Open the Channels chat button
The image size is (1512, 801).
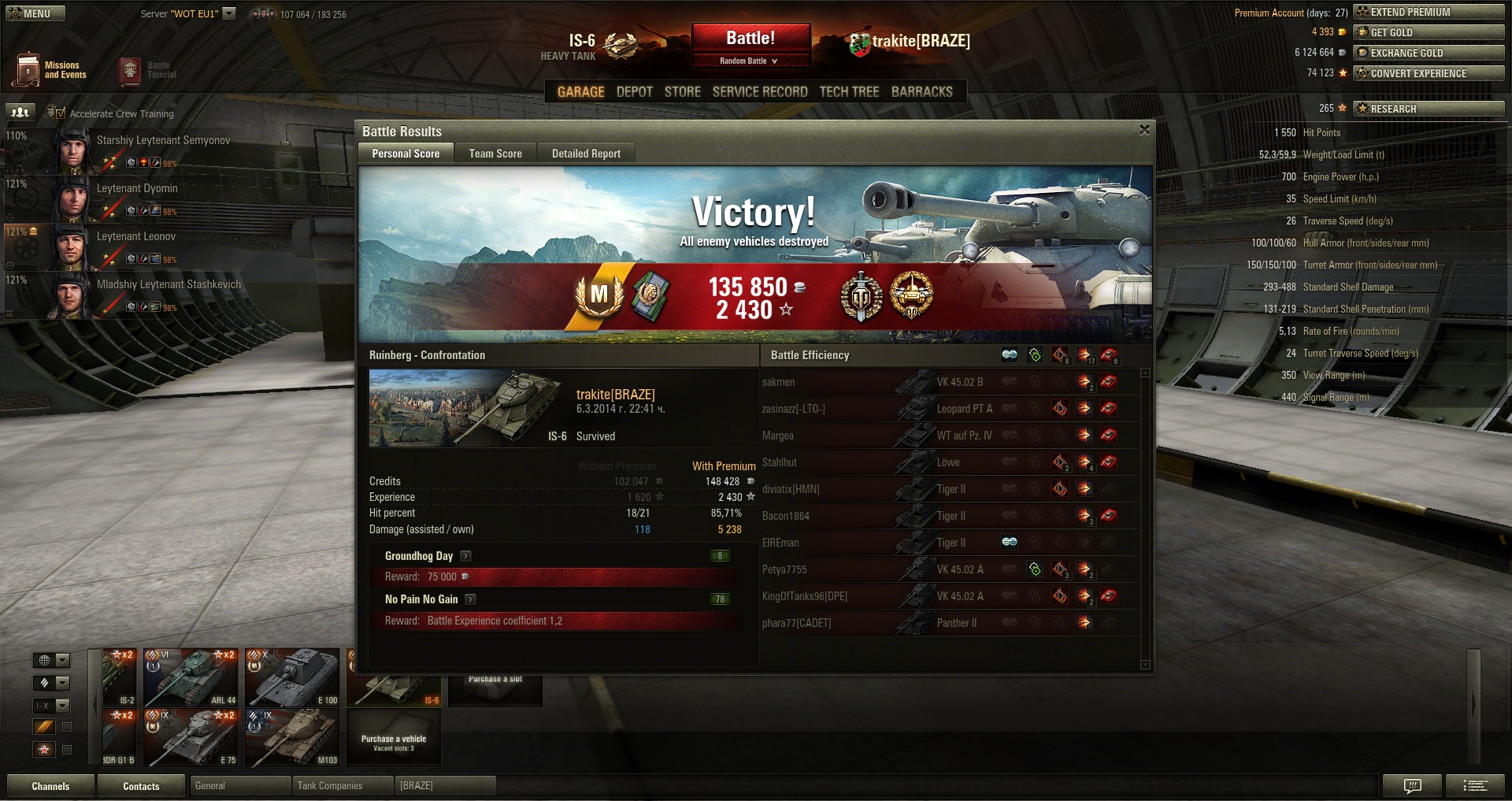click(x=50, y=786)
